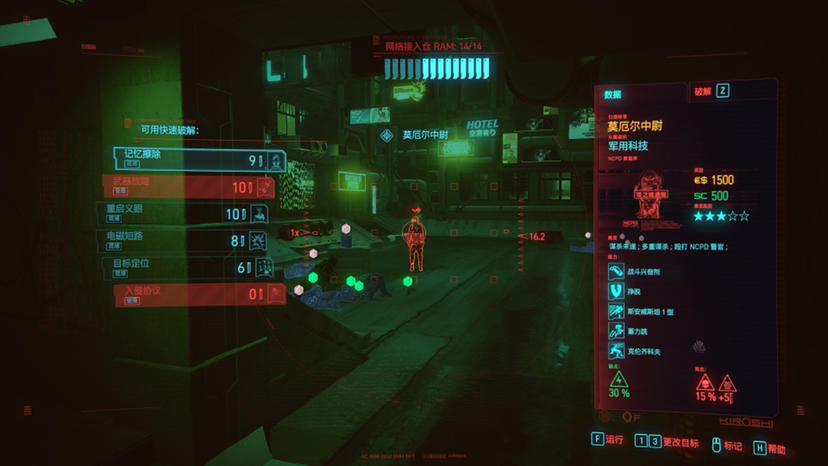Switch to the 数据 tab
This screenshot has width=828, height=466.
(612, 94)
